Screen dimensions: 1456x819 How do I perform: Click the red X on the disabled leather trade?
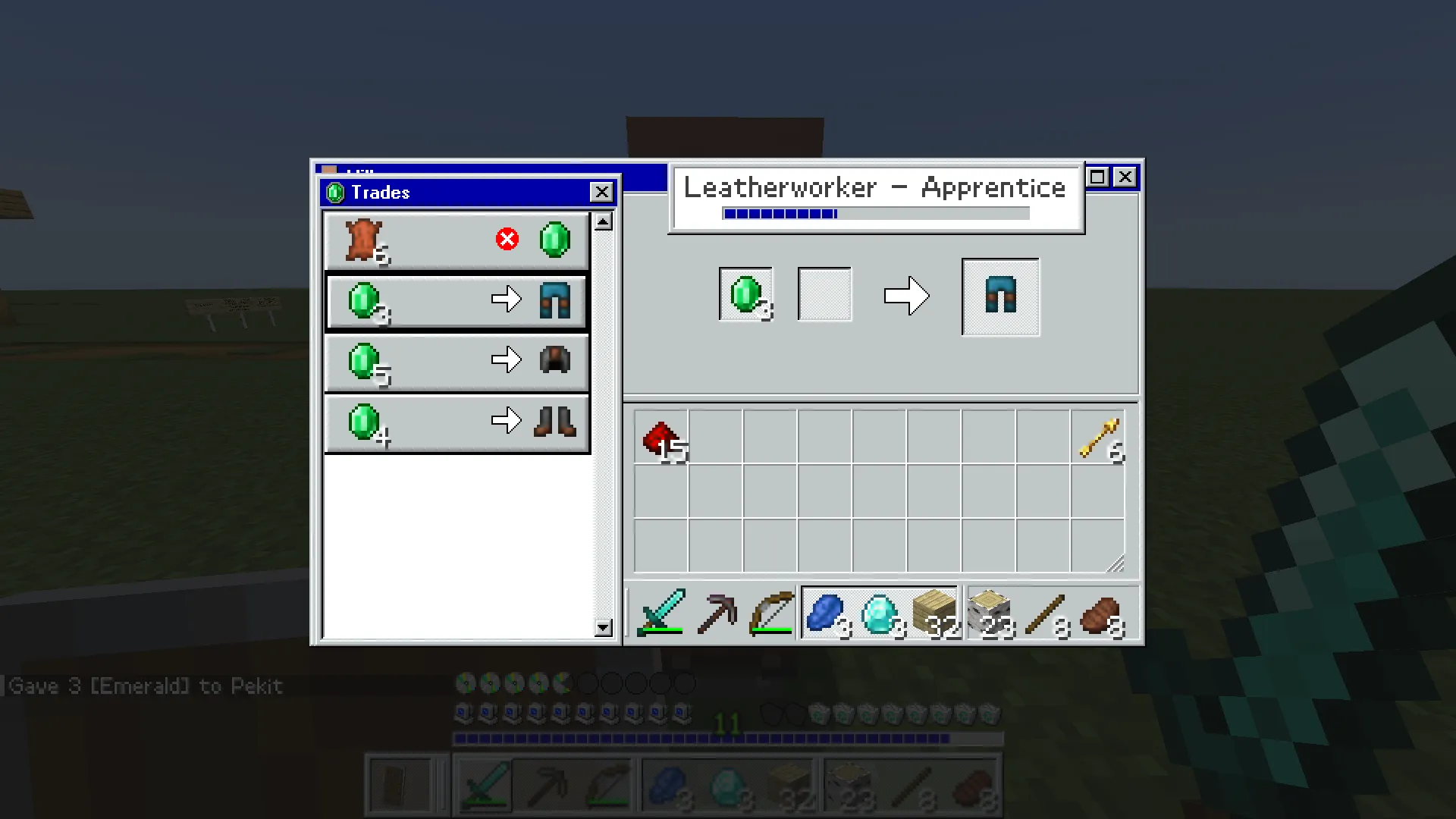507,239
